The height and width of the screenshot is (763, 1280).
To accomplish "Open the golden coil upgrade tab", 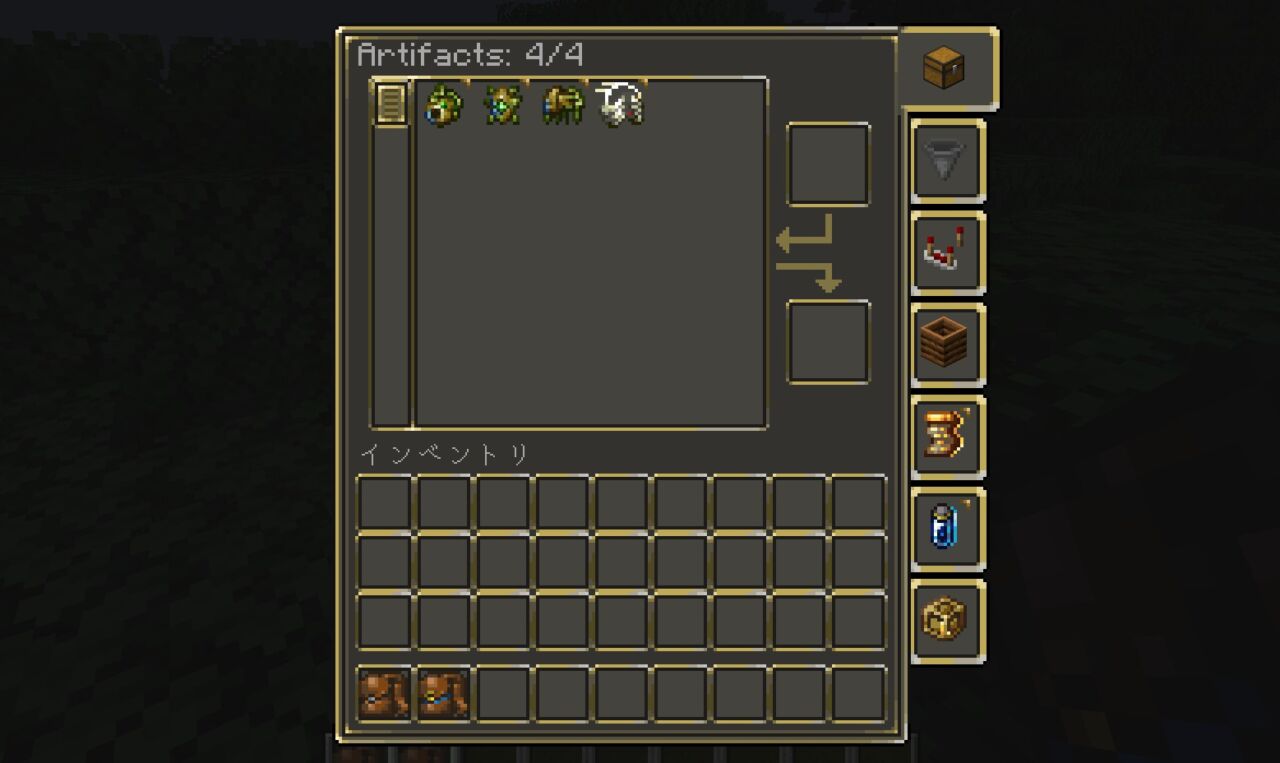I will click(947, 436).
